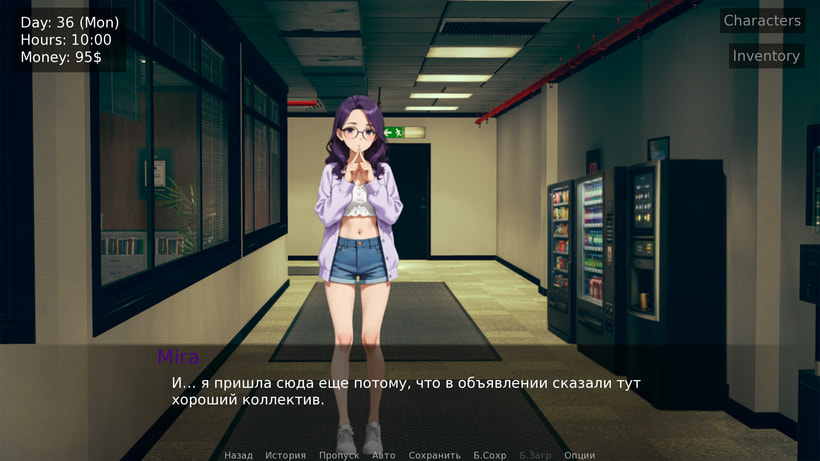820x461 pixels.
Task: Go back with Назад button
Action: 238,455
